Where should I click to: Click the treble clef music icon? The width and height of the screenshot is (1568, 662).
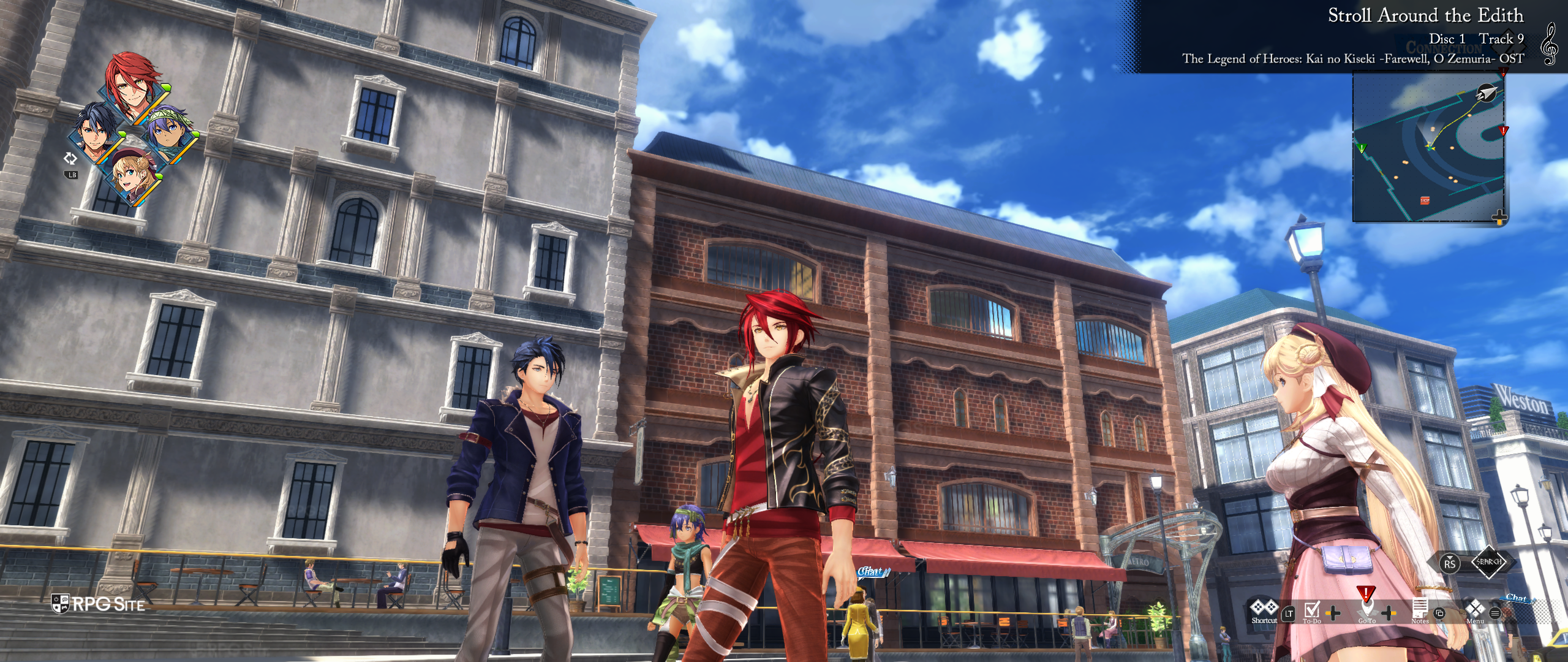pos(1549,44)
